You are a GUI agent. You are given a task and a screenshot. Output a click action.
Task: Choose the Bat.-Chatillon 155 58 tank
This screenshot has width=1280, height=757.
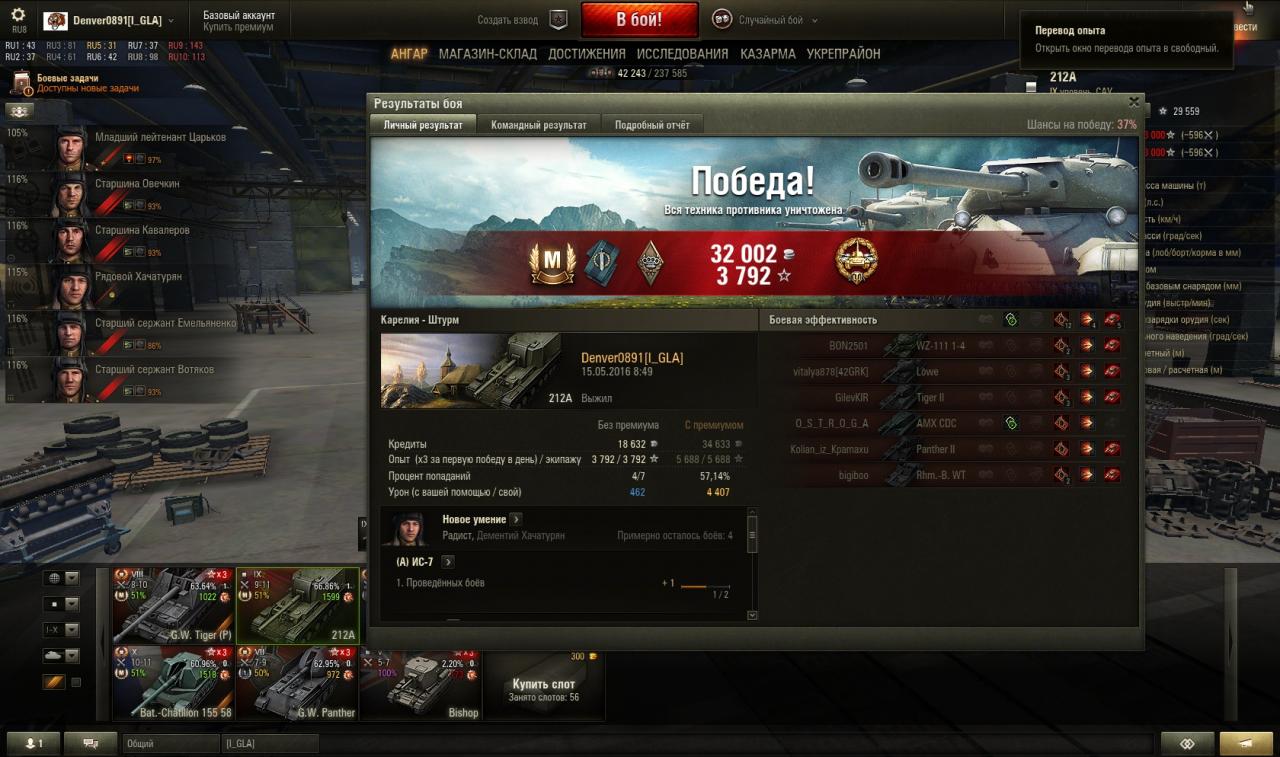(173, 684)
